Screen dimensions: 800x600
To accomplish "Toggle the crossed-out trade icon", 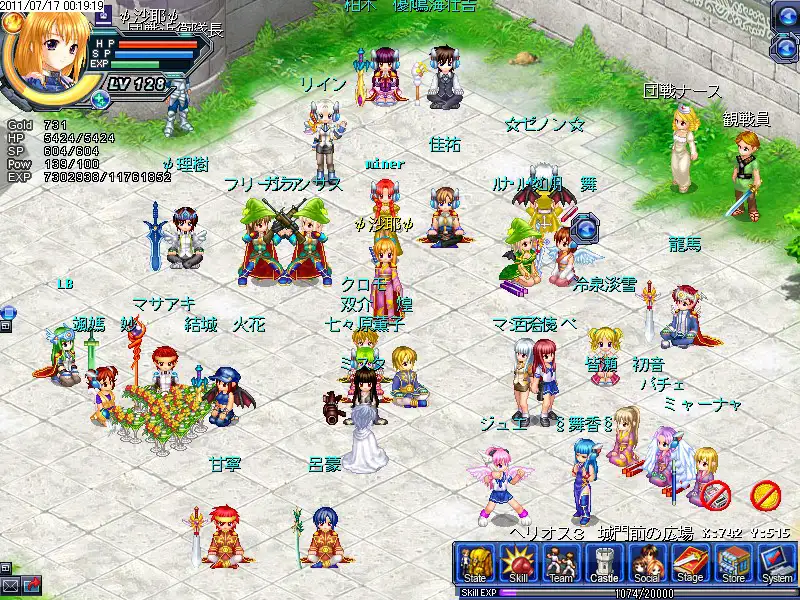I will coord(714,493).
